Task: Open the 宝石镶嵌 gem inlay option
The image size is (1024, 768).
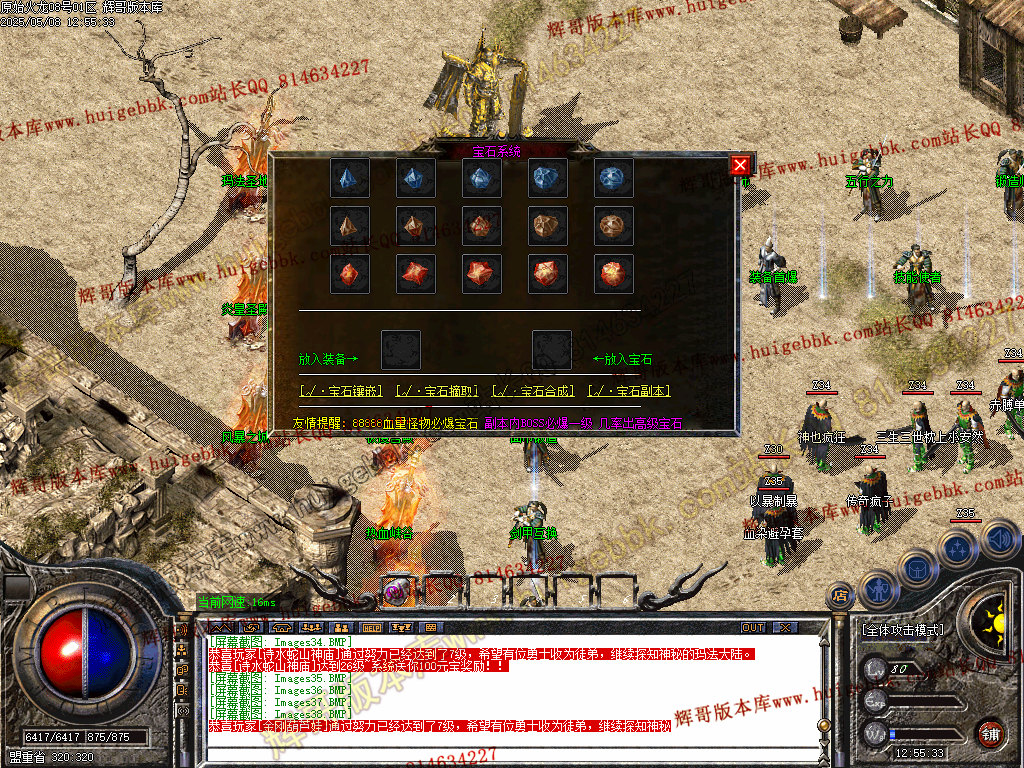Action: click(340, 391)
